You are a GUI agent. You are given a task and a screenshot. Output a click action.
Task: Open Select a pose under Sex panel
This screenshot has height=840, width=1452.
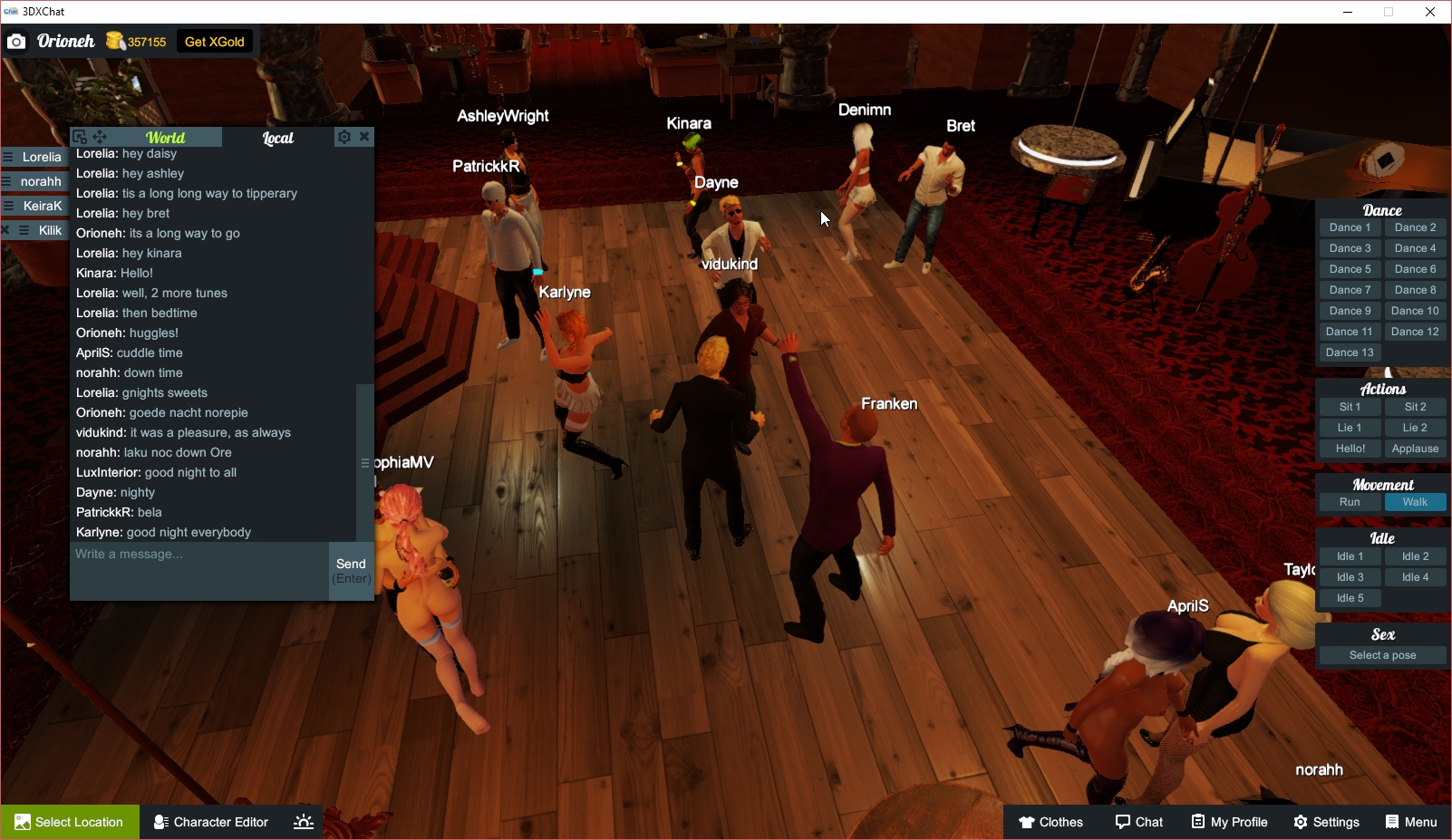click(x=1382, y=654)
